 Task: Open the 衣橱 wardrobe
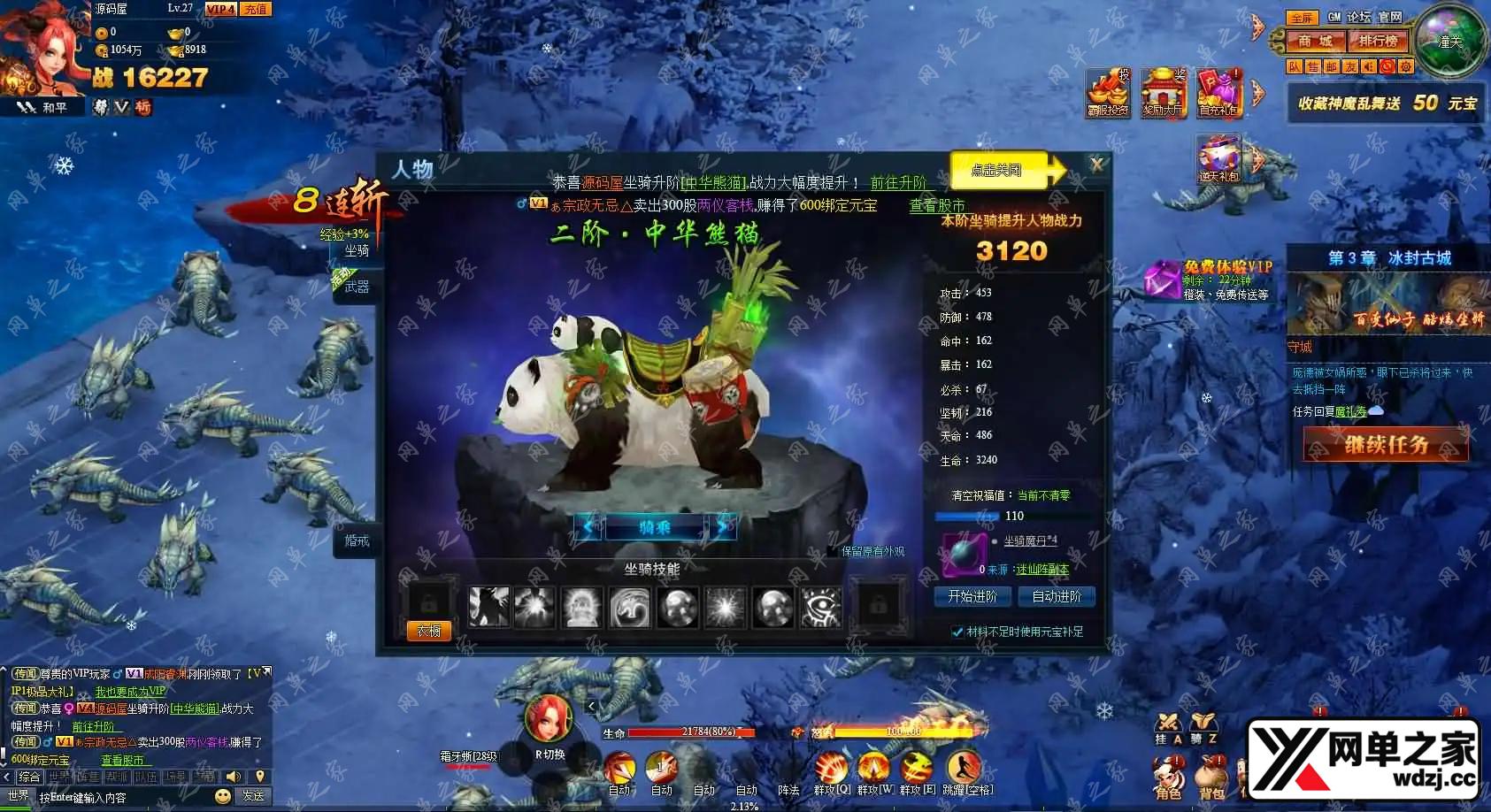click(x=429, y=631)
